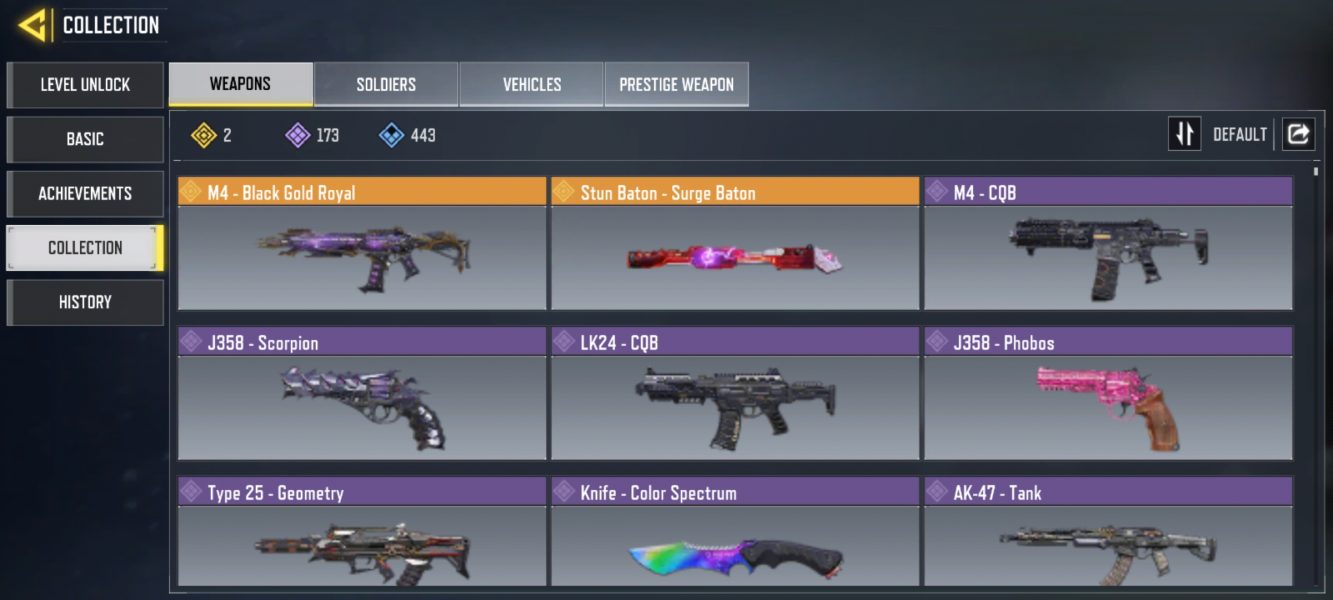Open the AK-47 - Tank weapon card
This screenshot has height=600, width=1333.
[1108, 544]
